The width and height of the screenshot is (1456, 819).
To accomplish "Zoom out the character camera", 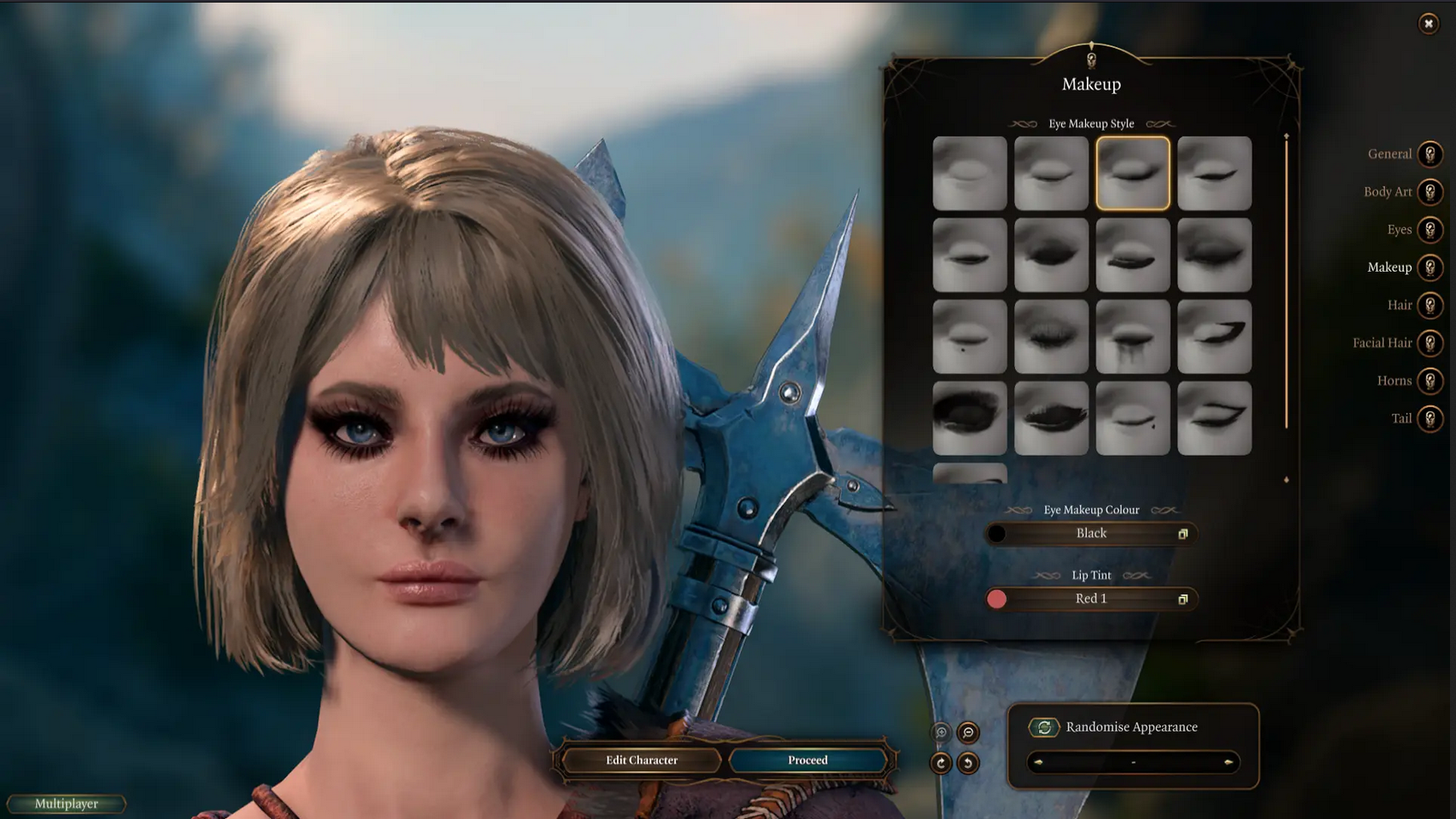I will tap(968, 733).
